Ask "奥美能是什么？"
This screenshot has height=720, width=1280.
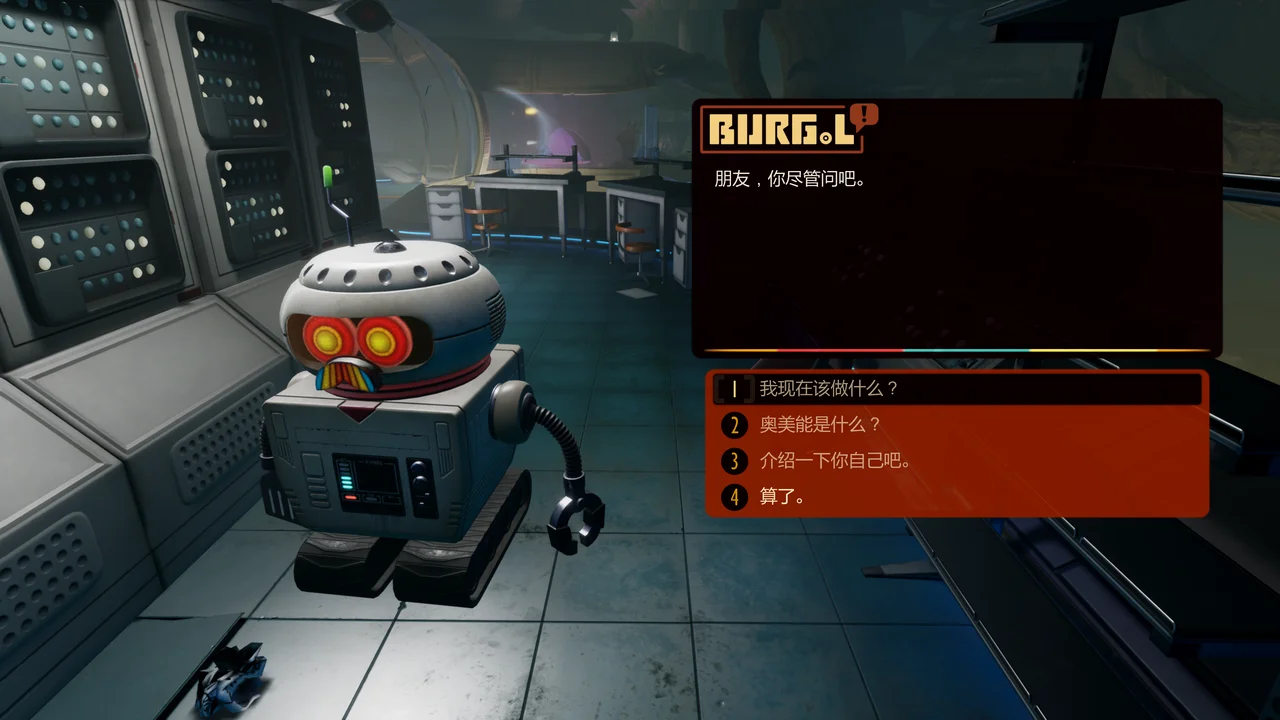pos(820,425)
